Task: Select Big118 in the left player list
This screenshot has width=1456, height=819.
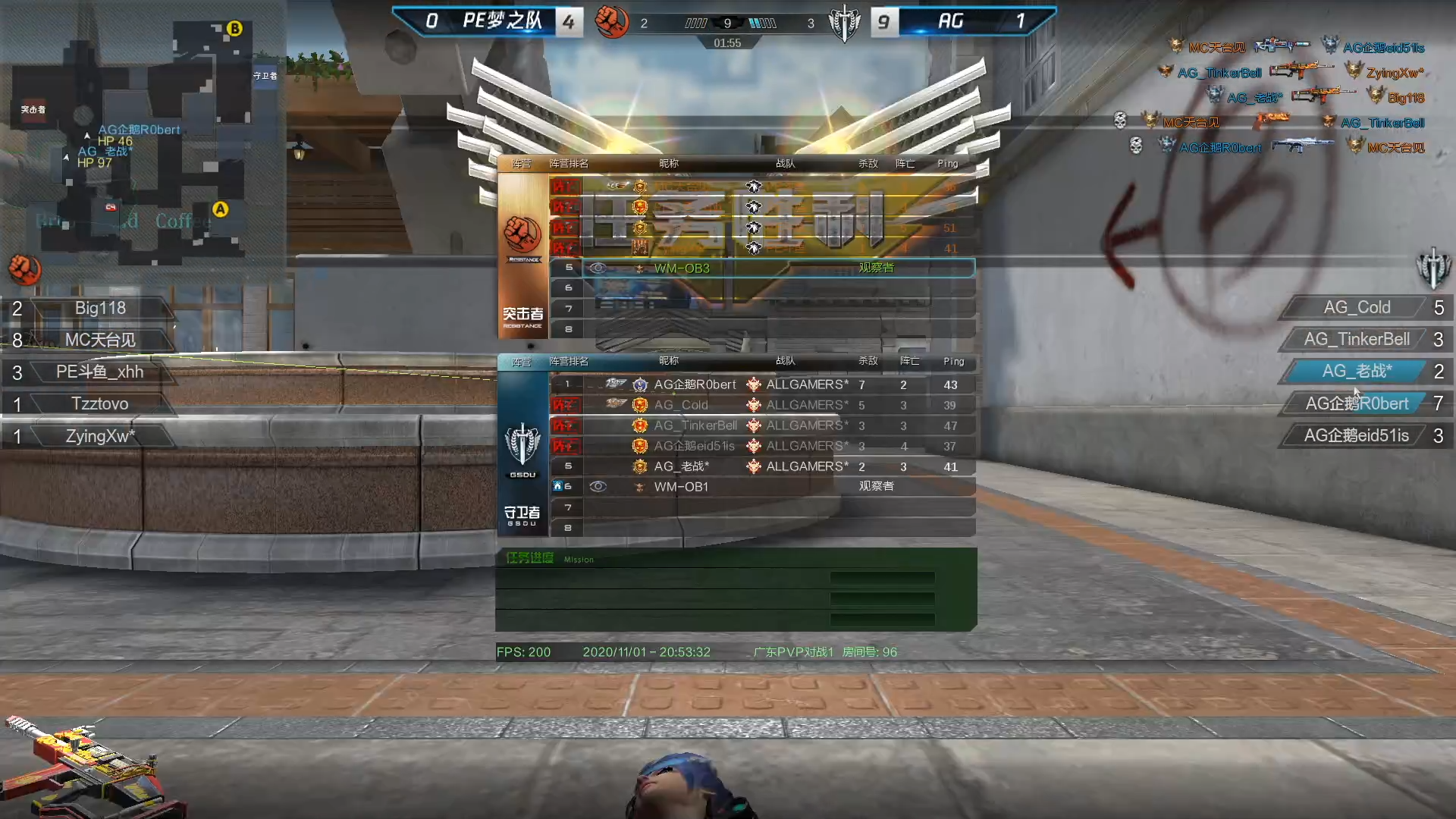Action: (x=99, y=308)
